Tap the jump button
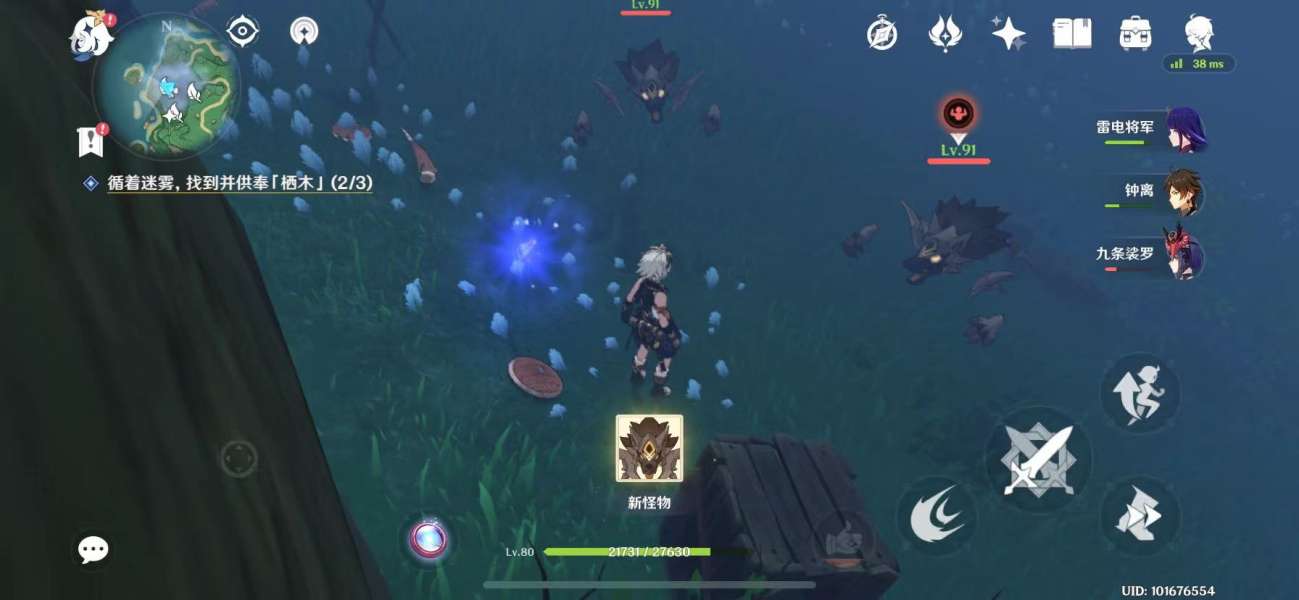 1140,517
